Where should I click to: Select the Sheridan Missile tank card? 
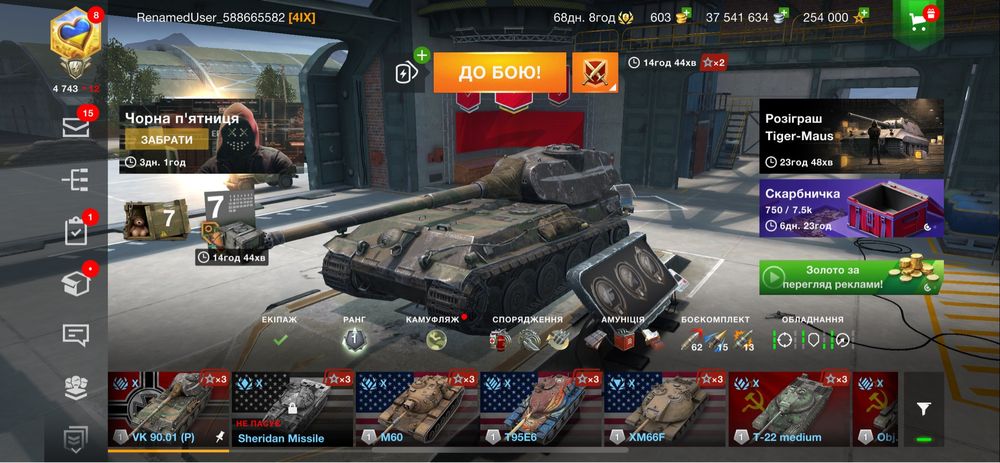pyautogui.click(x=292, y=408)
